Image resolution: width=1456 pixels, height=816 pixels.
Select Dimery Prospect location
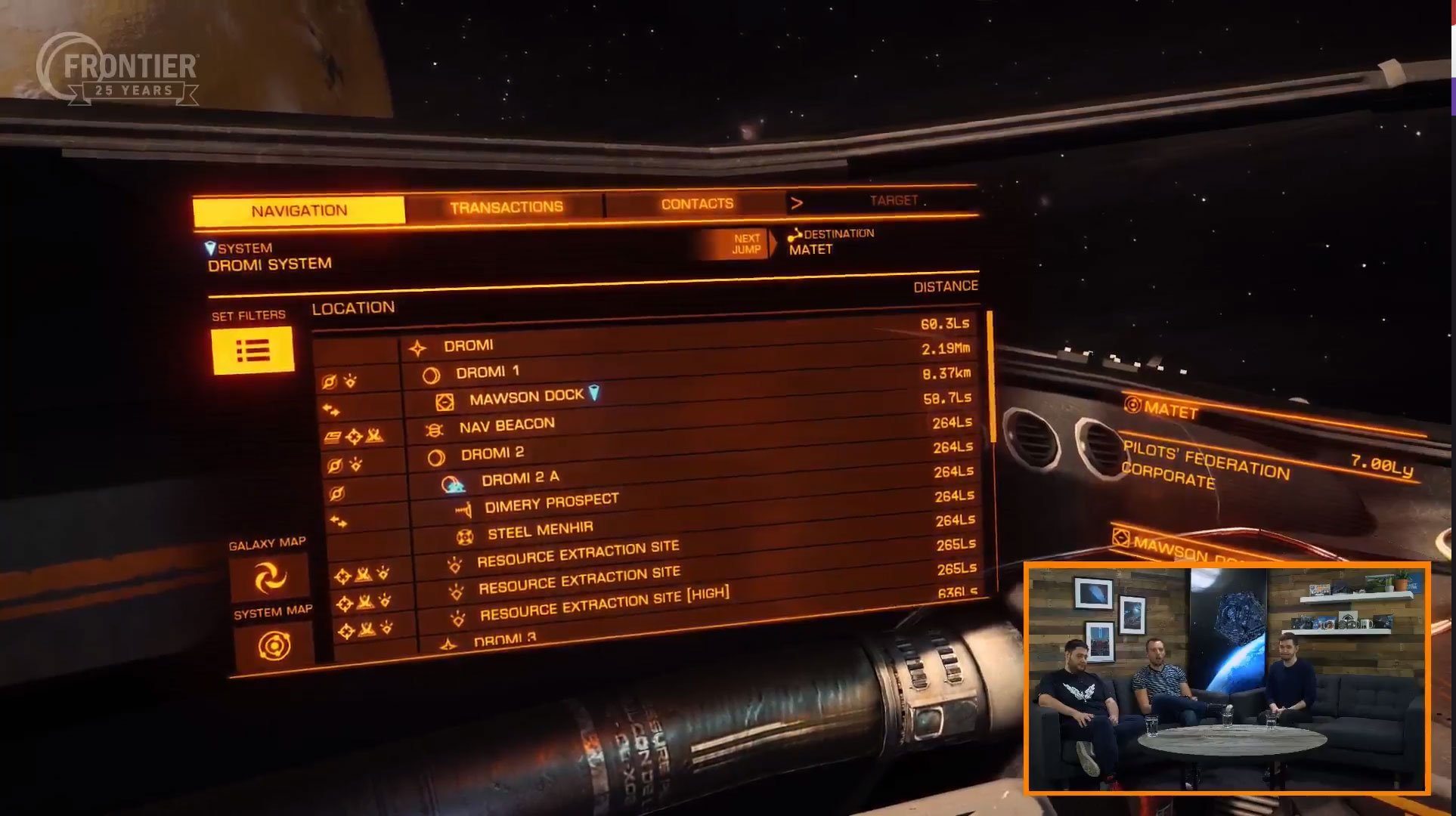coord(551,502)
